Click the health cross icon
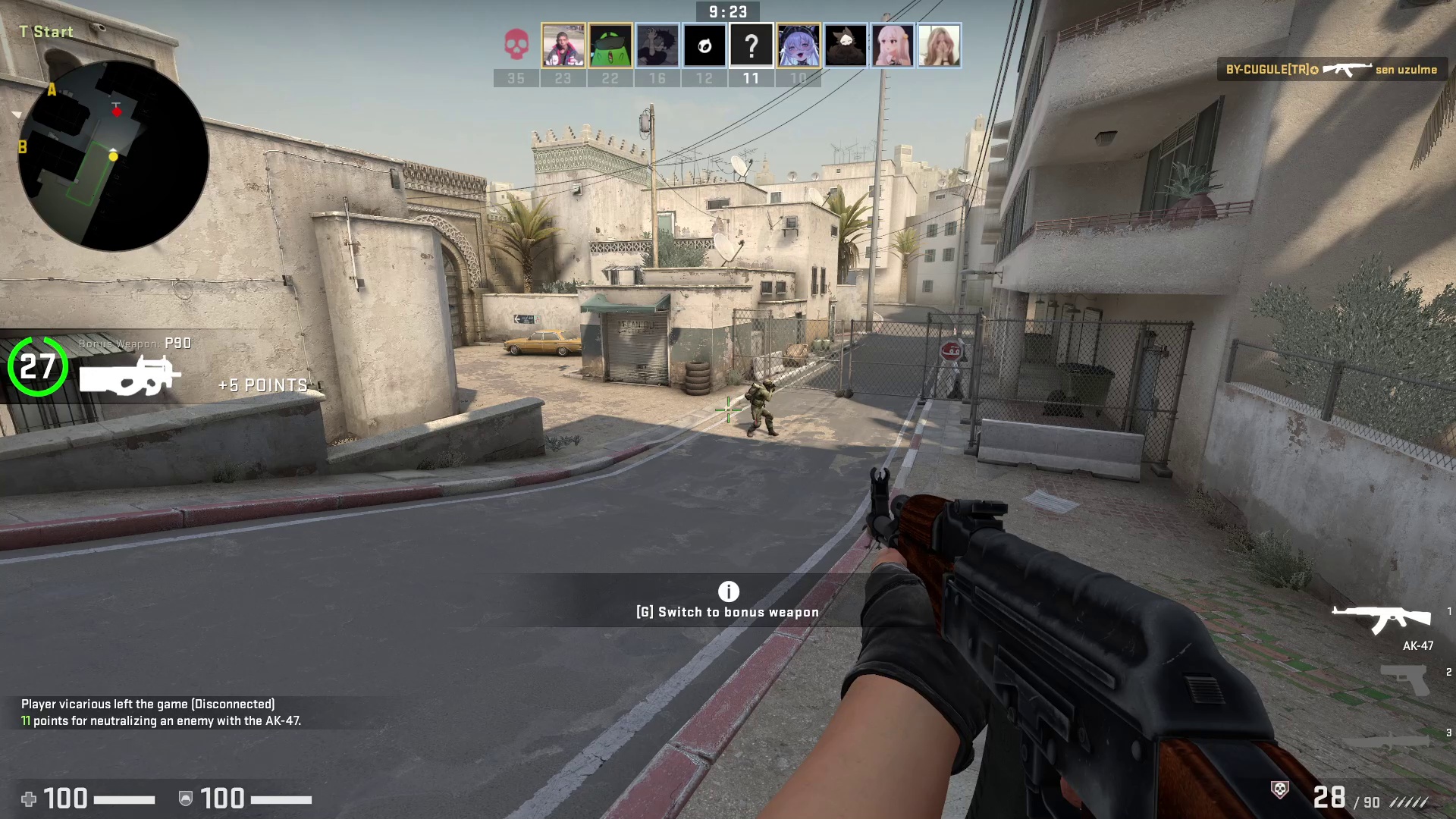 point(29,799)
